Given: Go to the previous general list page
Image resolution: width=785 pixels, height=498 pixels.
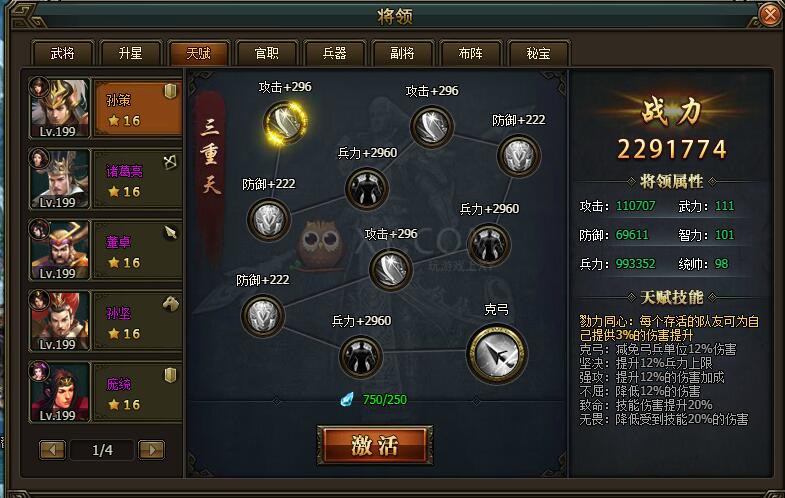Looking at the screenshot, I should click(53, 450).
